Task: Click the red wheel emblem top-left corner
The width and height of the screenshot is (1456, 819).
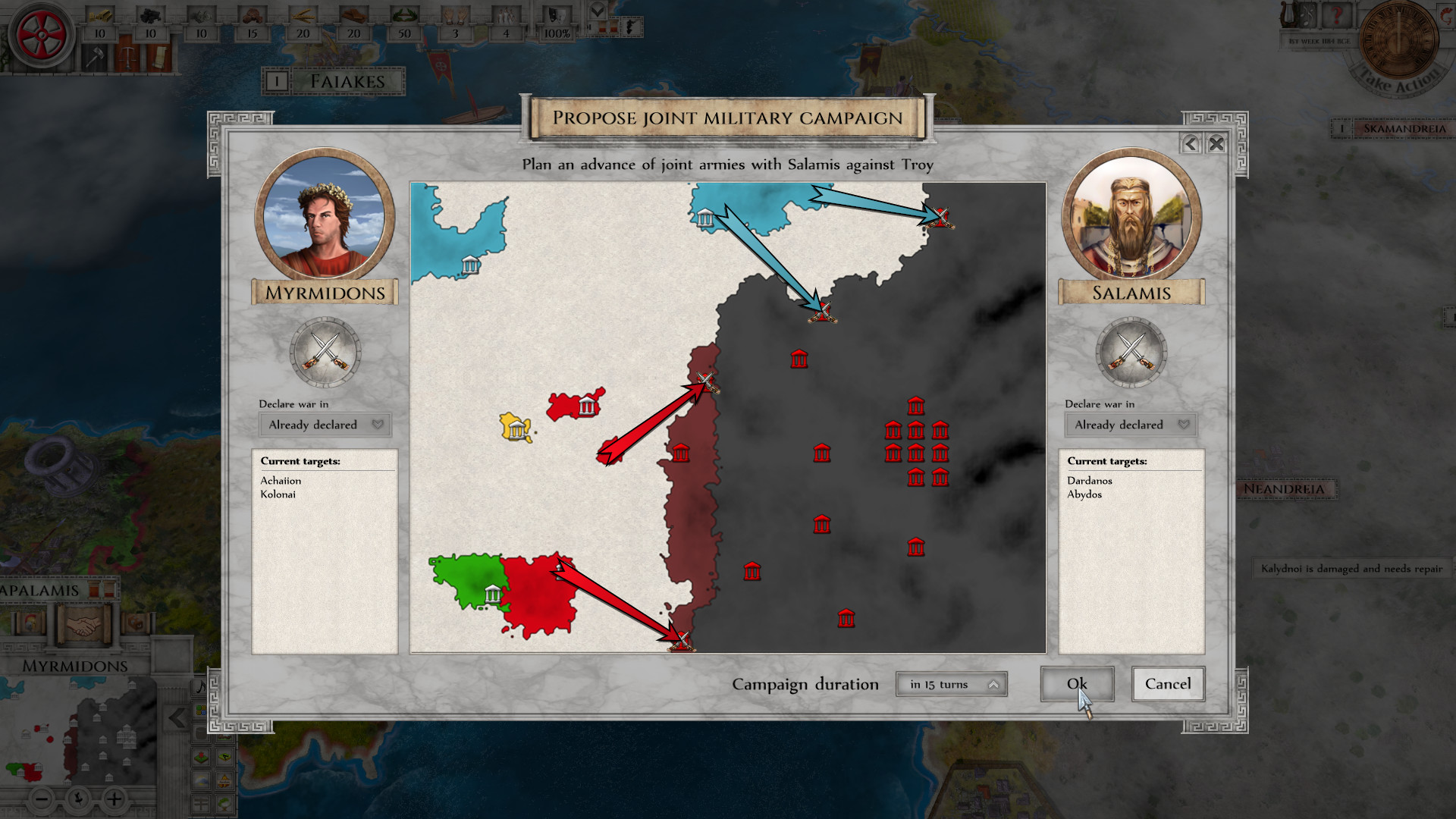Action: 40,32
